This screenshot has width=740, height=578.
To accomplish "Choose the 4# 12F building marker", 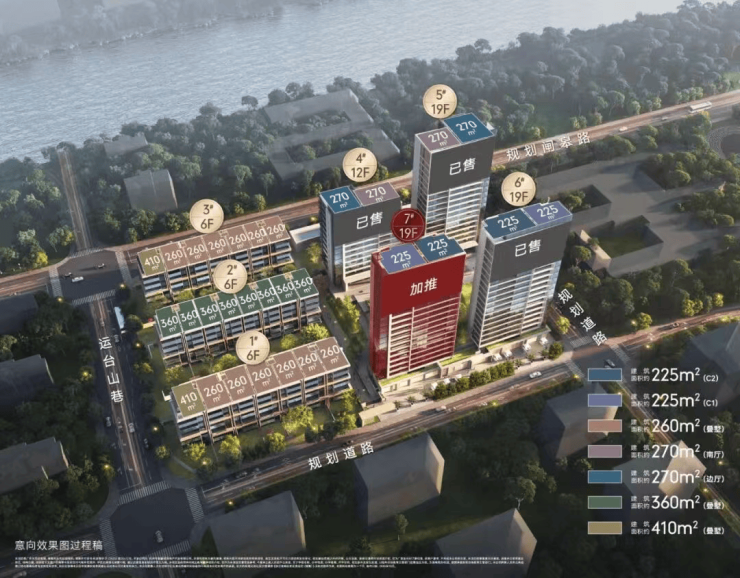I will coord(359,164).
